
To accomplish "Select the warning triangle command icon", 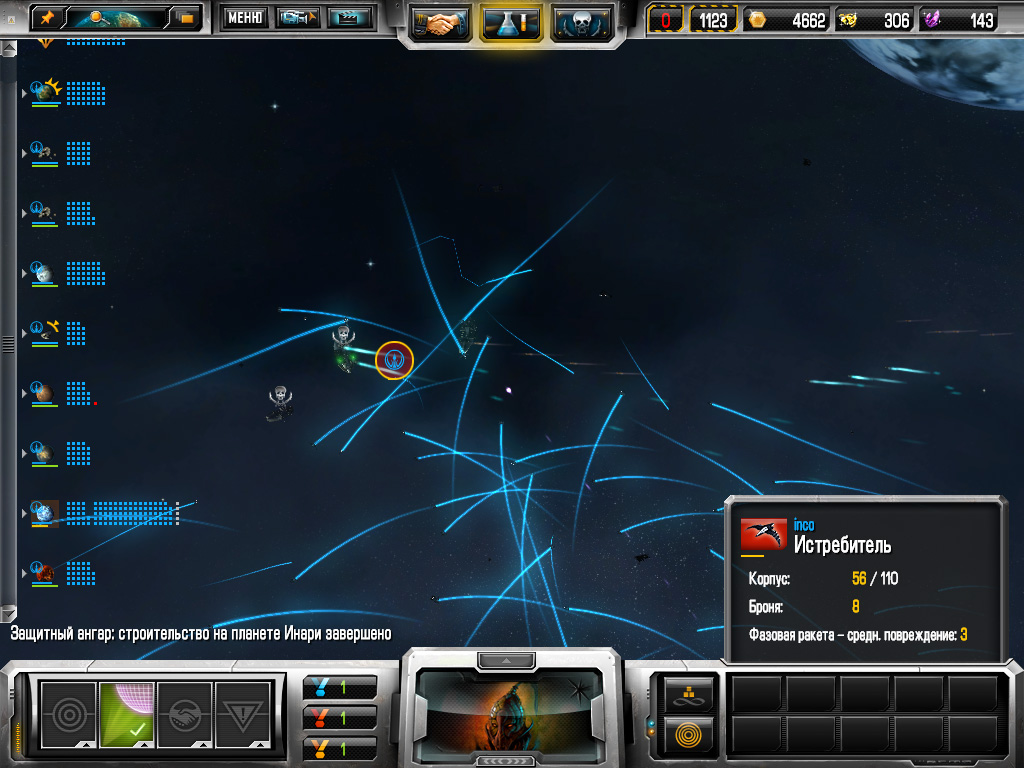I will click(243, 714).
